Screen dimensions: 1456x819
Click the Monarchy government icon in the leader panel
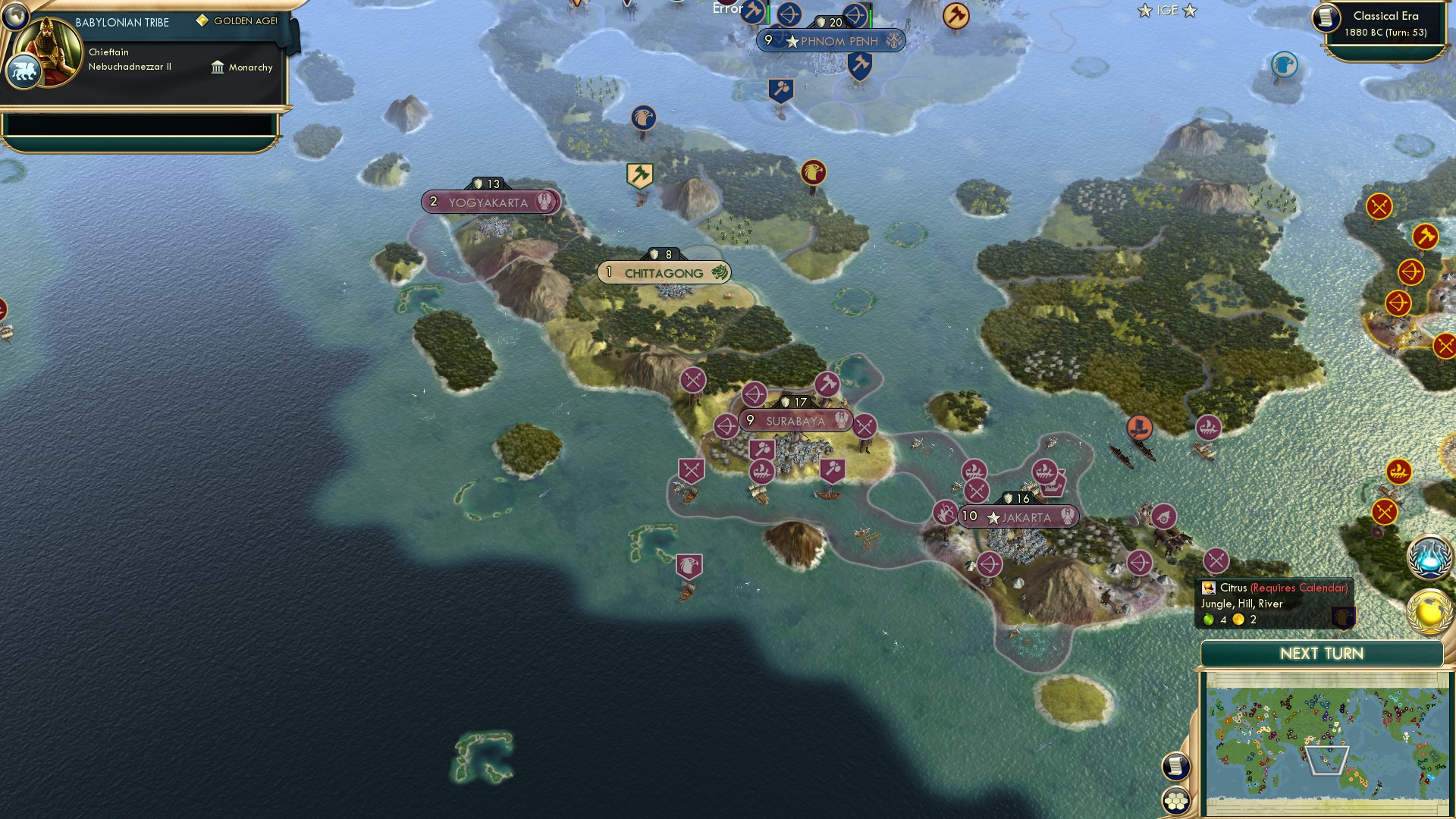pos(218,67)
